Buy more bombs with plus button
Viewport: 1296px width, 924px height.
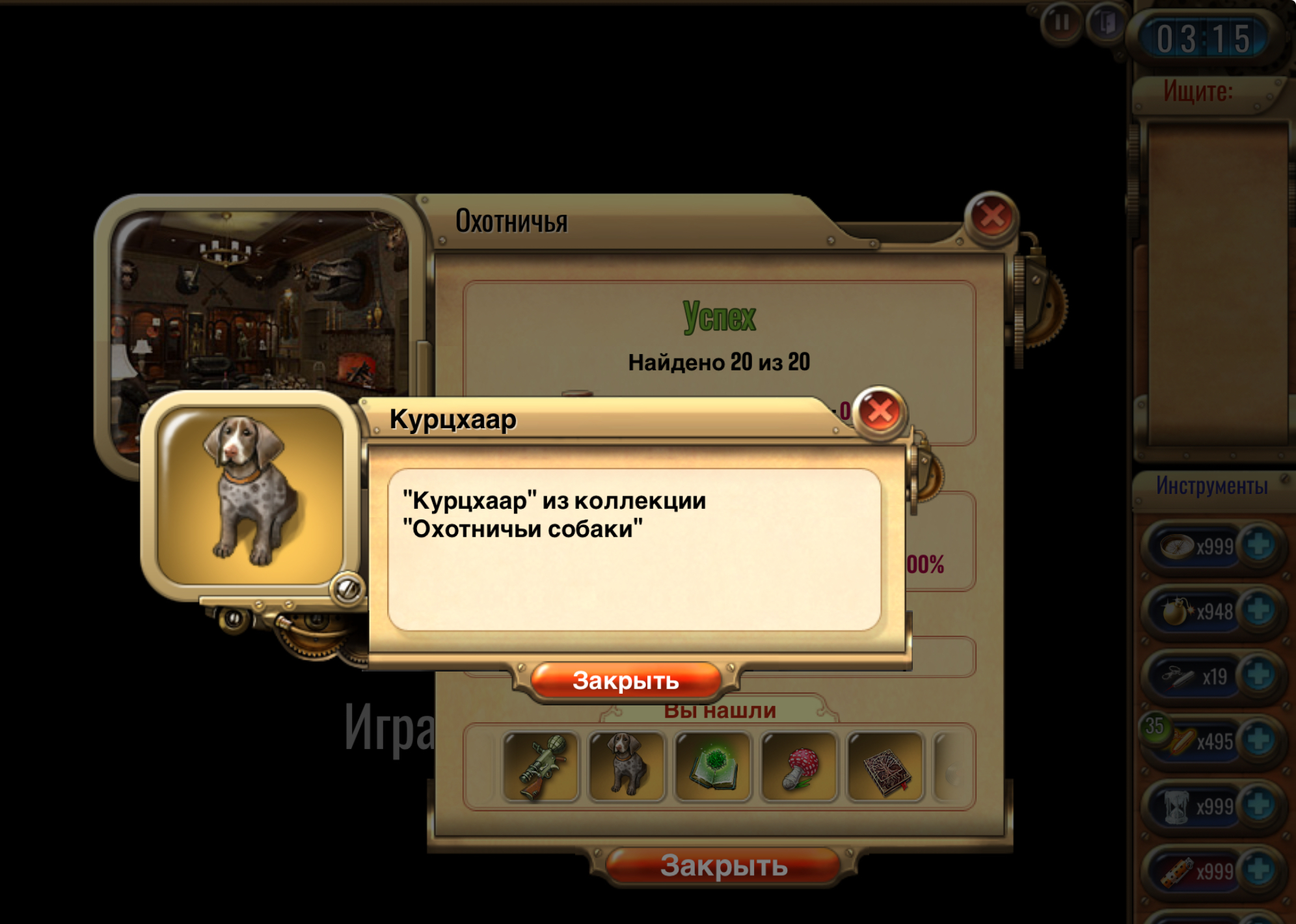click(x=1260, y=610)
